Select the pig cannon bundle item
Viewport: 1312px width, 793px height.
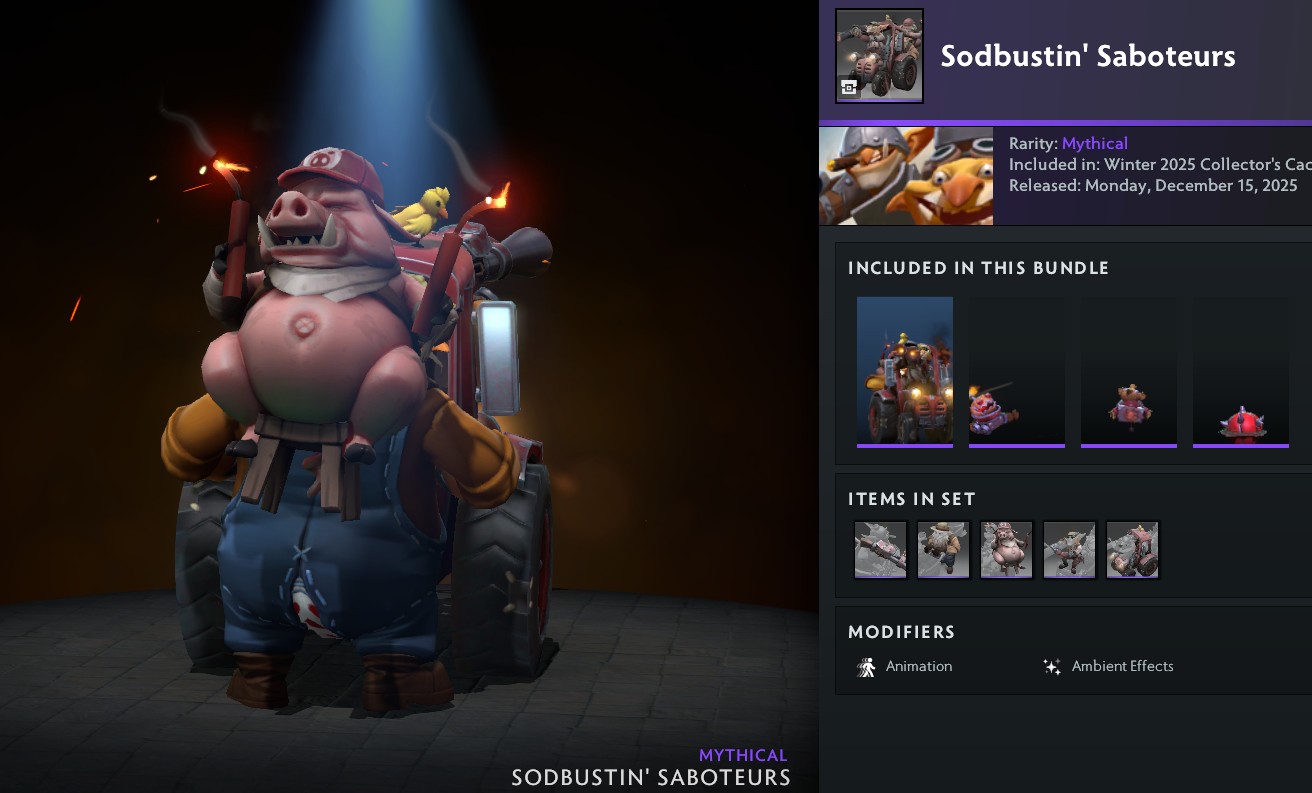tap(1016, 372)
